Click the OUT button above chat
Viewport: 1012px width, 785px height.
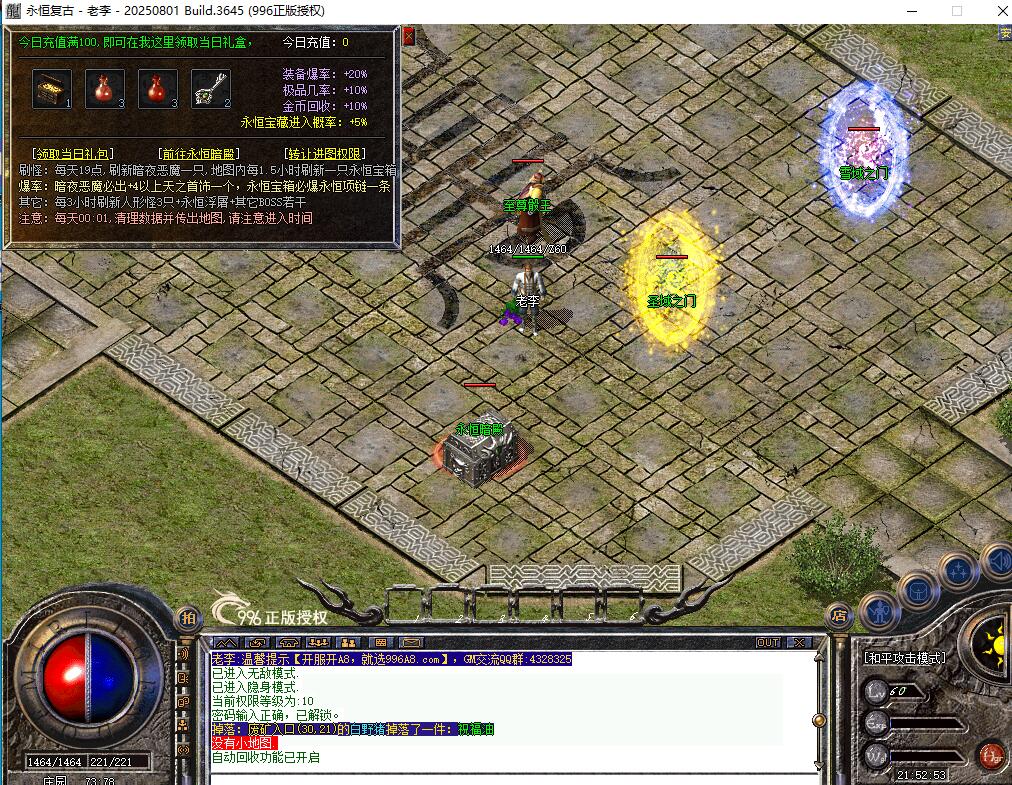point(768,642)
